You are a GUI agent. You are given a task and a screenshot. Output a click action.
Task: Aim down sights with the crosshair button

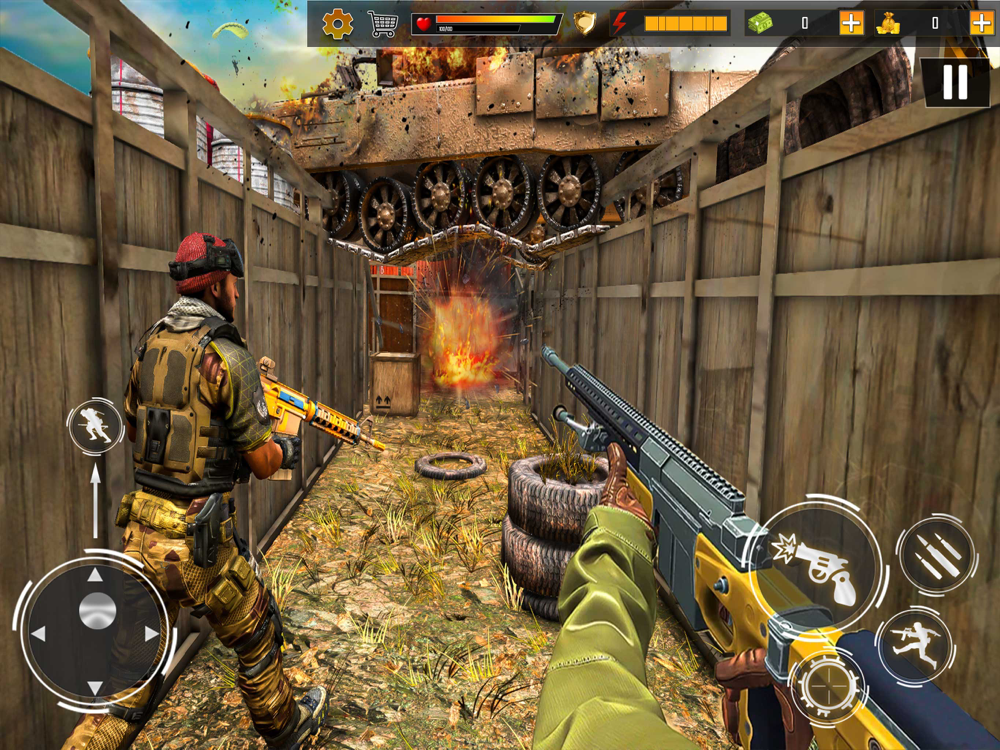click(828, 688)
